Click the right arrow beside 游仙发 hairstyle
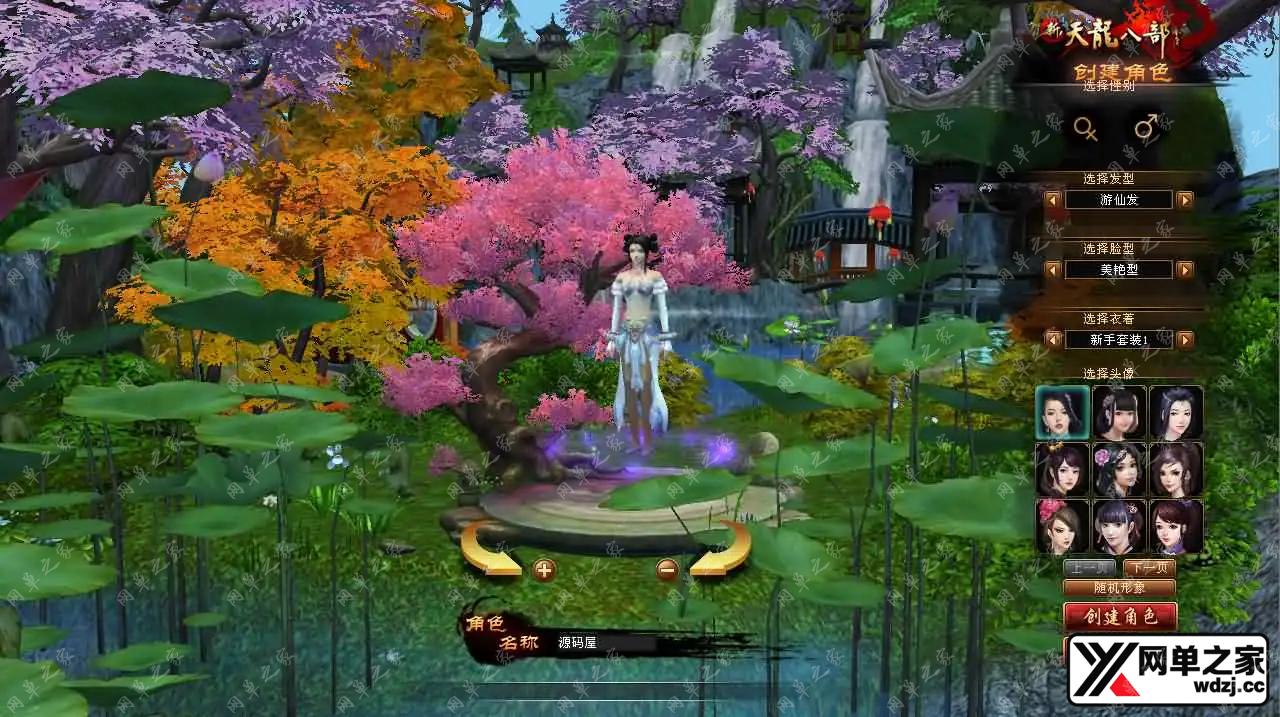 click(1185, 200)
